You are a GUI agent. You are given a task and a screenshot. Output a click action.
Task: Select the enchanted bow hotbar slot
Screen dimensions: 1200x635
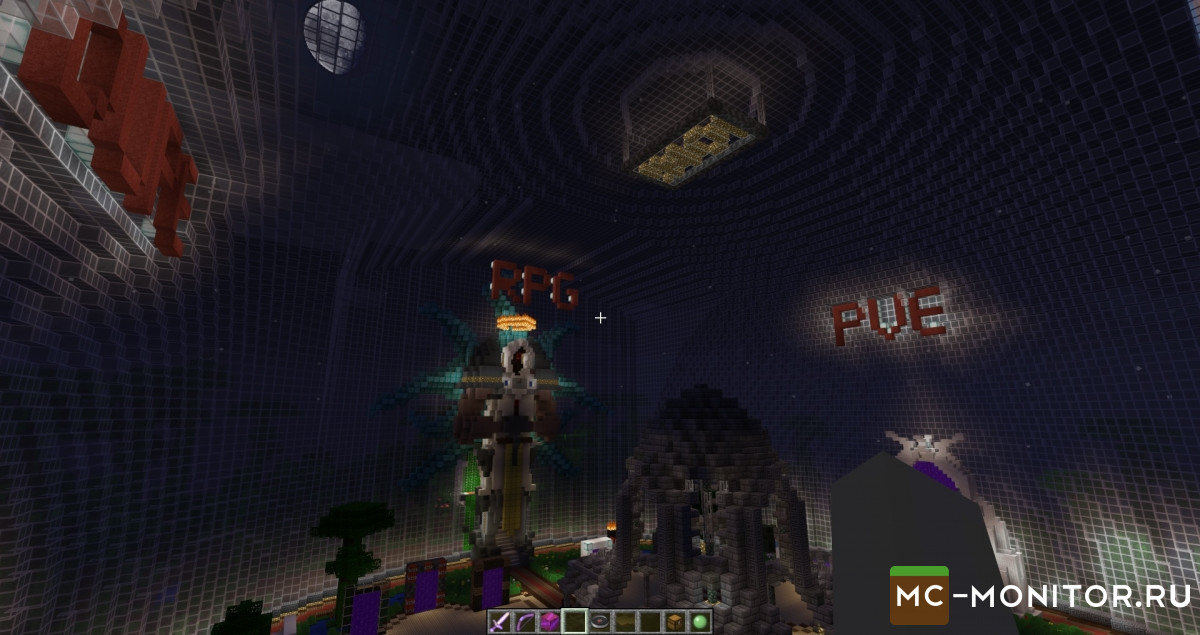tap(523, 621)
